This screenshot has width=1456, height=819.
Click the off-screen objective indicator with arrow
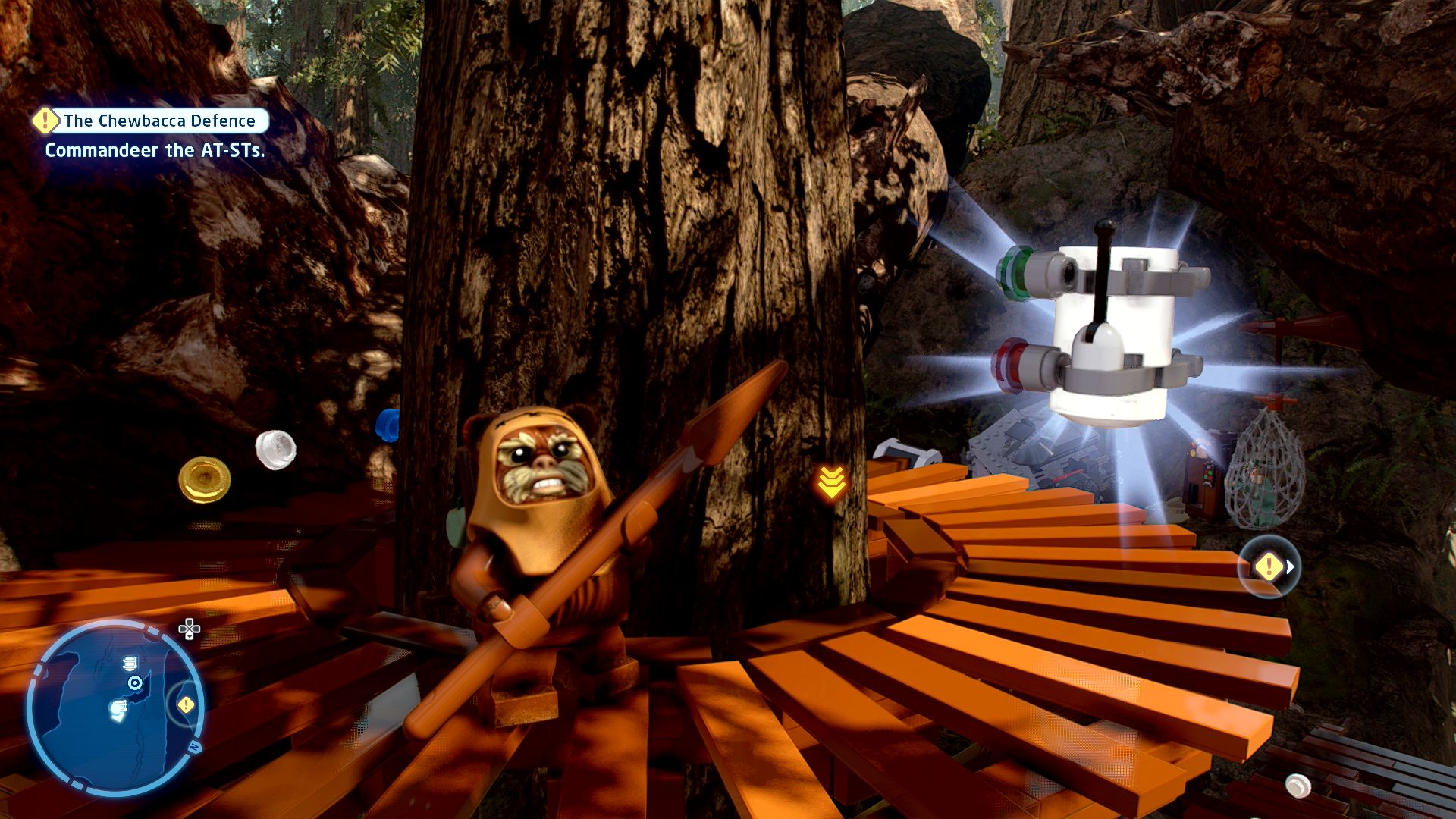coord(1270,566)
